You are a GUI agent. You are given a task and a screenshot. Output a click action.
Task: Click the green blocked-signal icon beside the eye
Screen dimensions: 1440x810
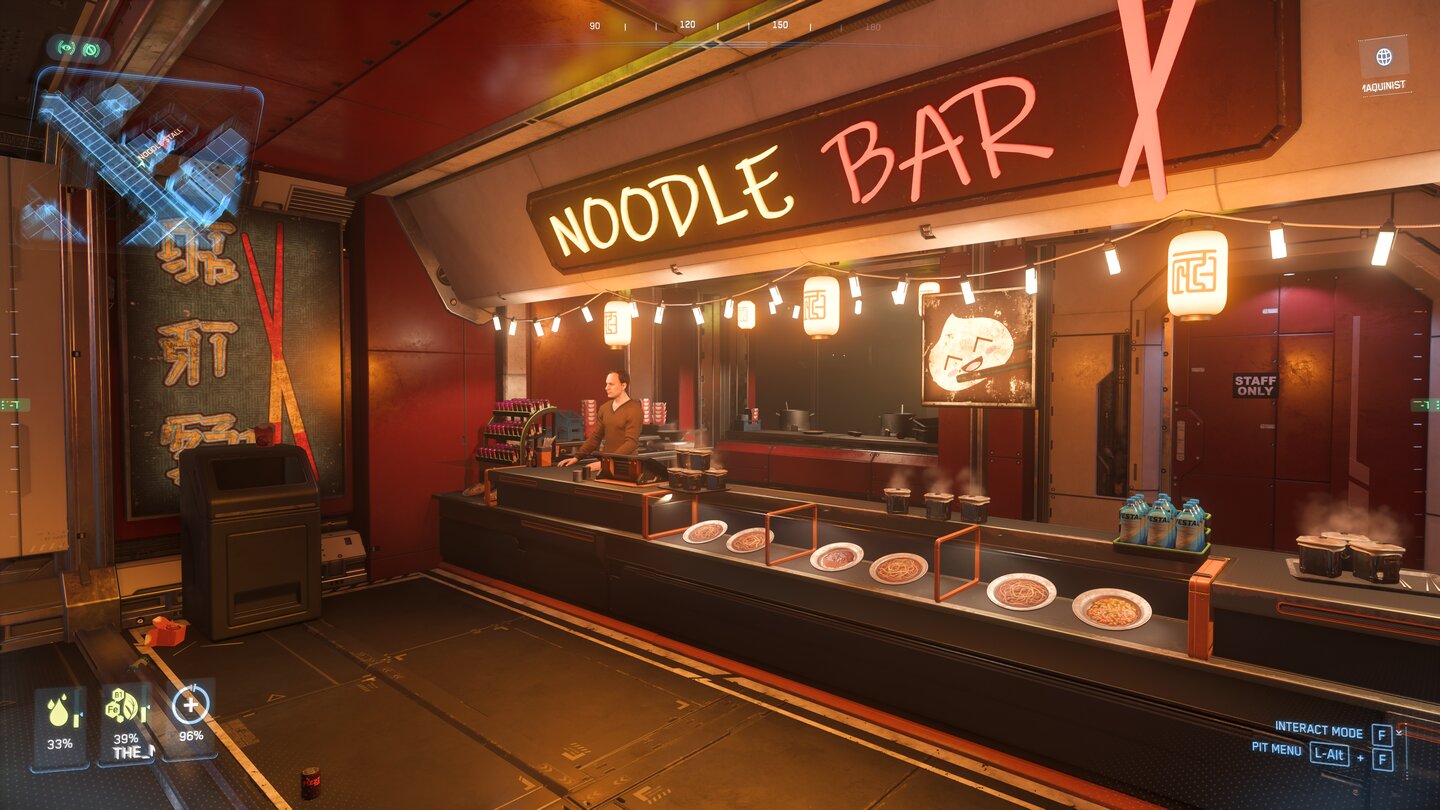tap(90, 48)
